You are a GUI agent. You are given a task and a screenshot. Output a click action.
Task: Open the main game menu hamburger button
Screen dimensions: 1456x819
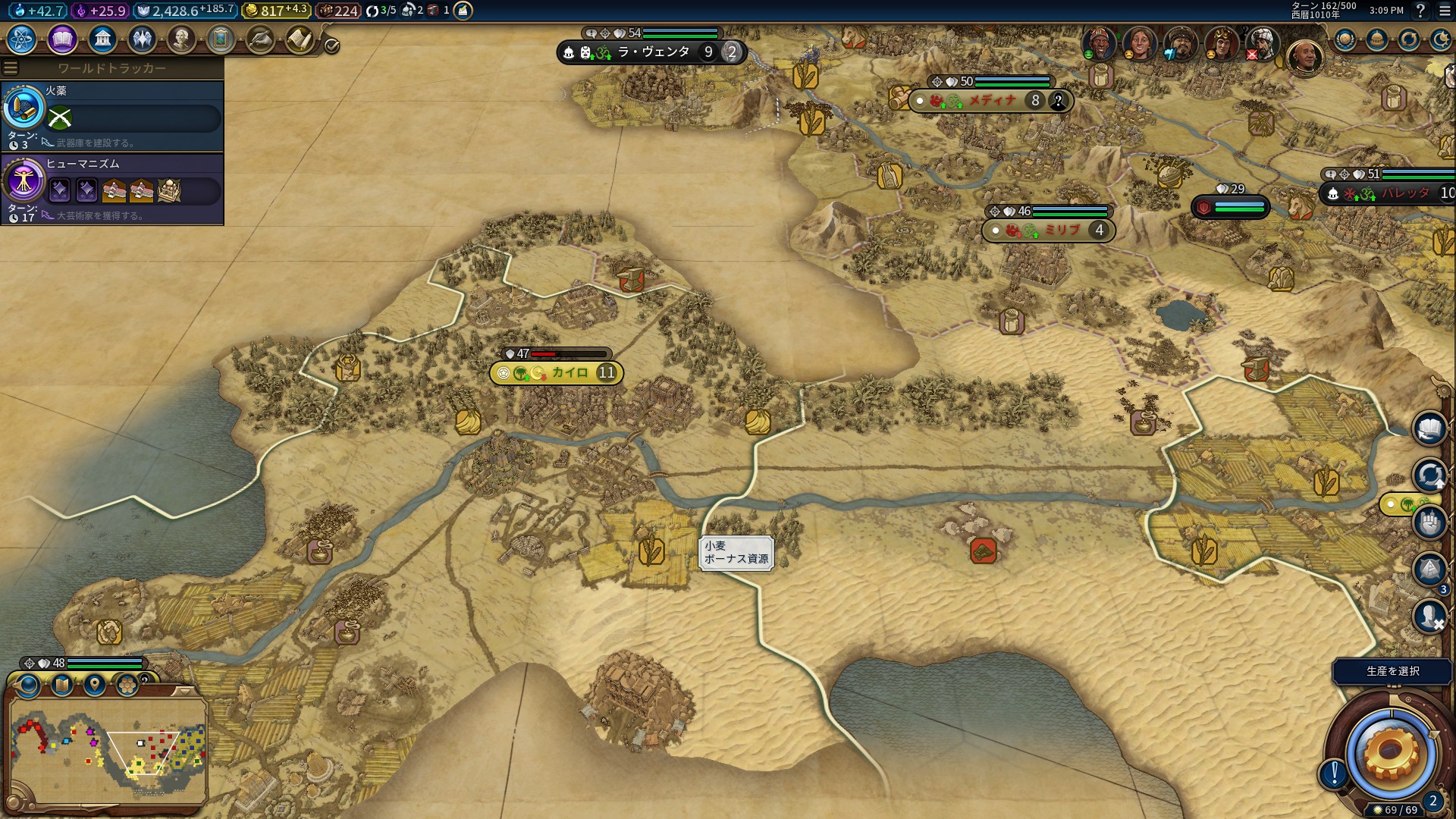(x=1445, y=11)
